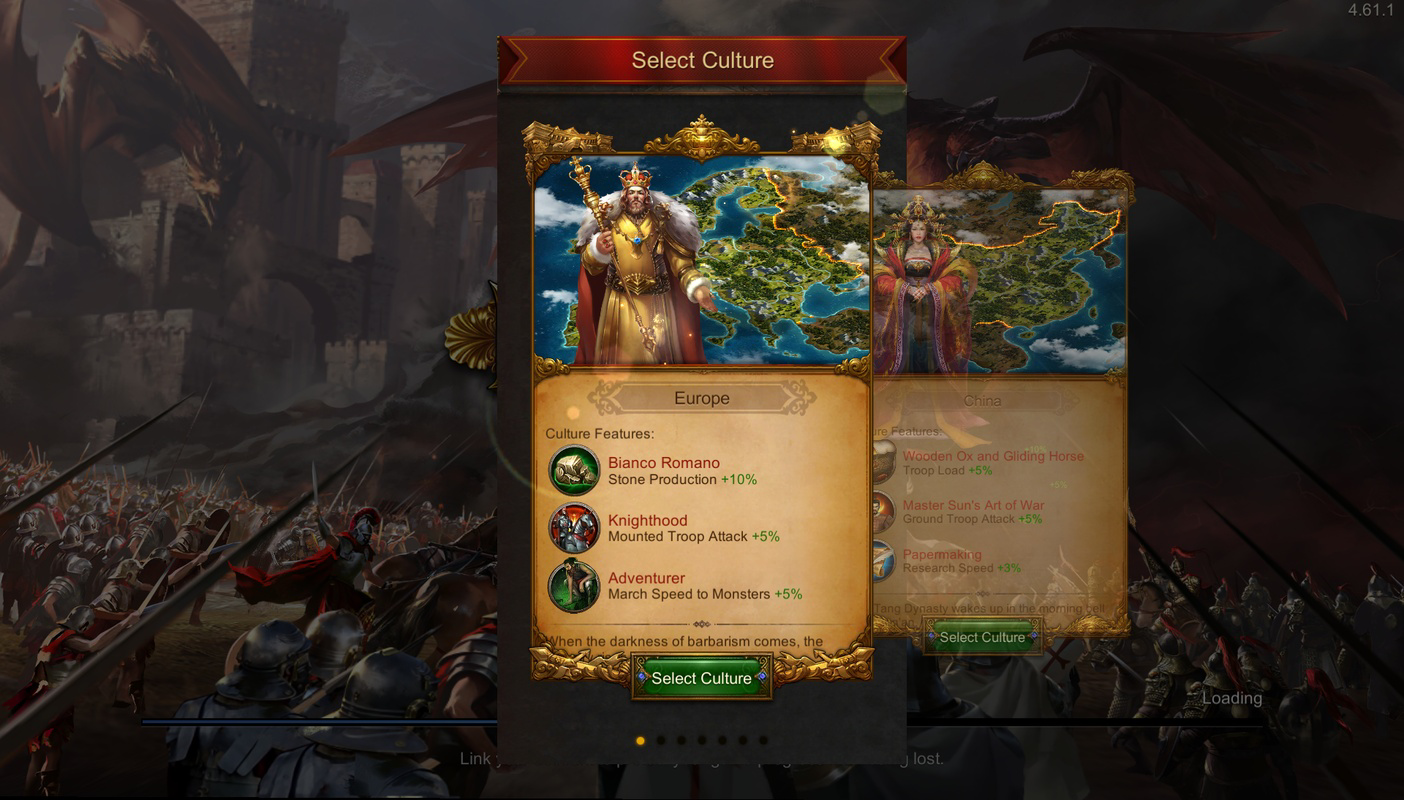The width and height of the screenshot is (1404, 800).
Task: Click the Knighthood mounted troop attack icon
Action: pos(576,528)
